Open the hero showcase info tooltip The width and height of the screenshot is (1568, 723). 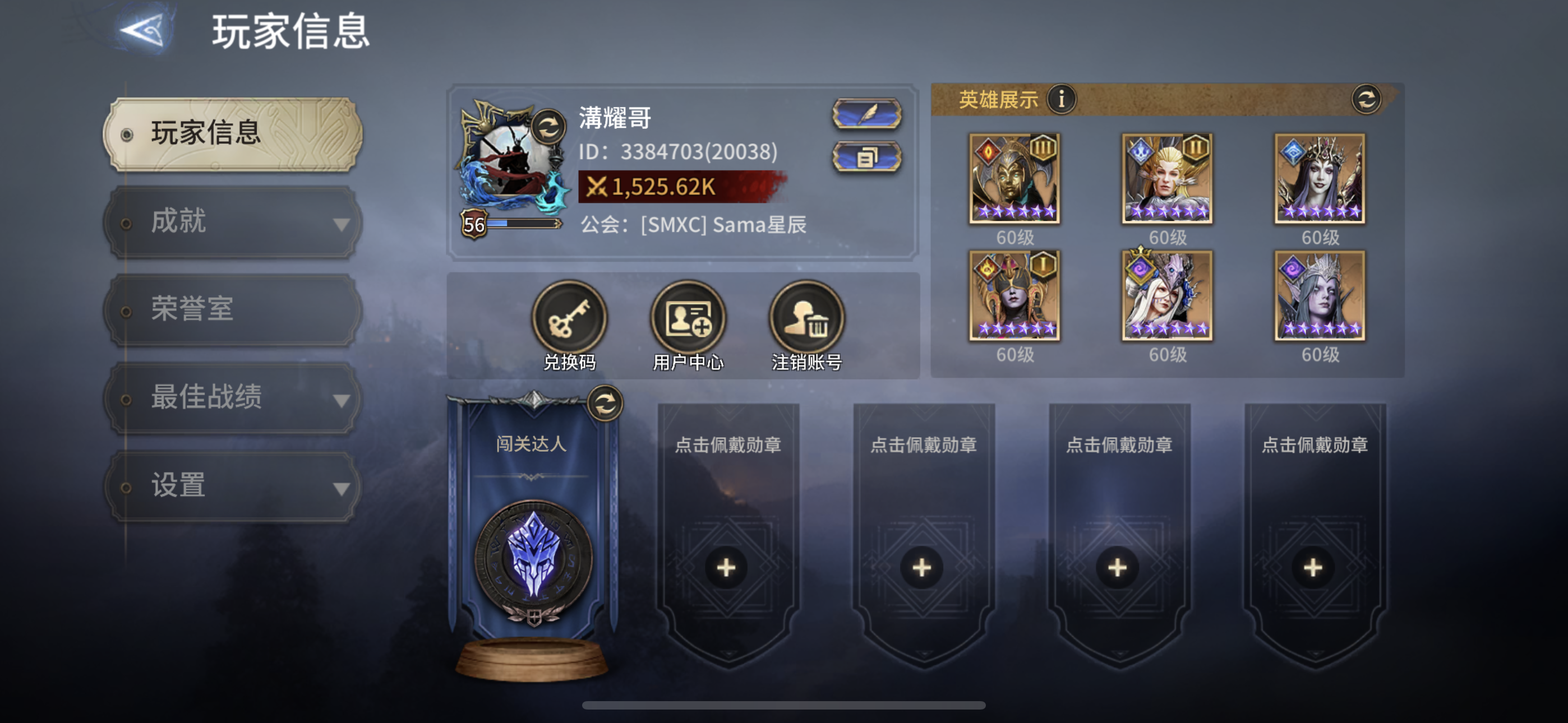1062,100
